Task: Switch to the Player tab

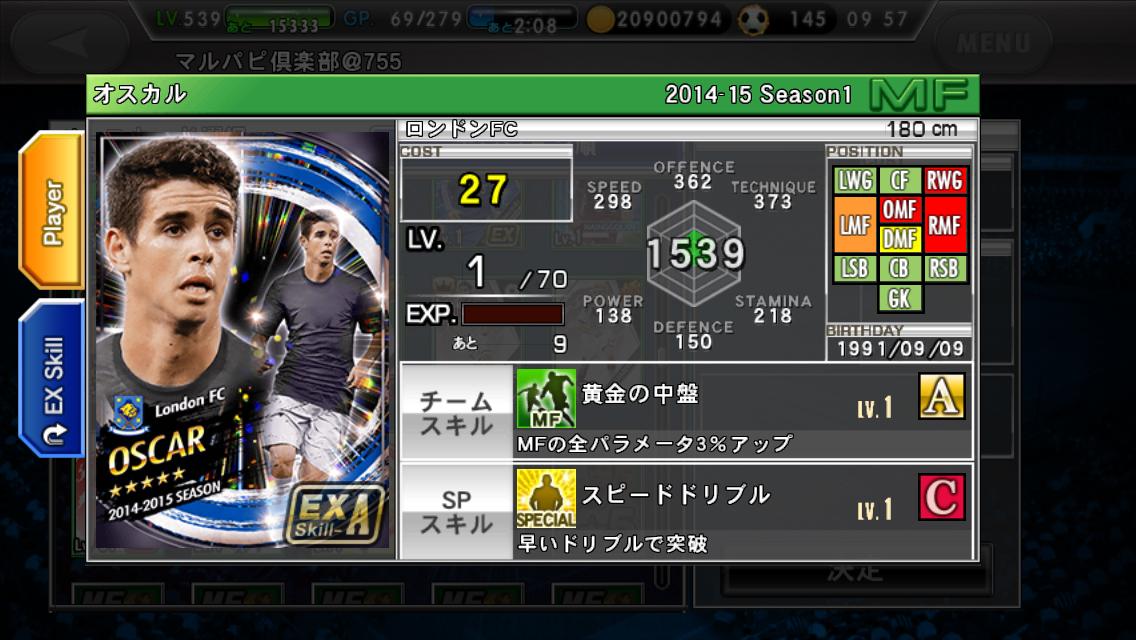Action: click(x=52, y=212)
